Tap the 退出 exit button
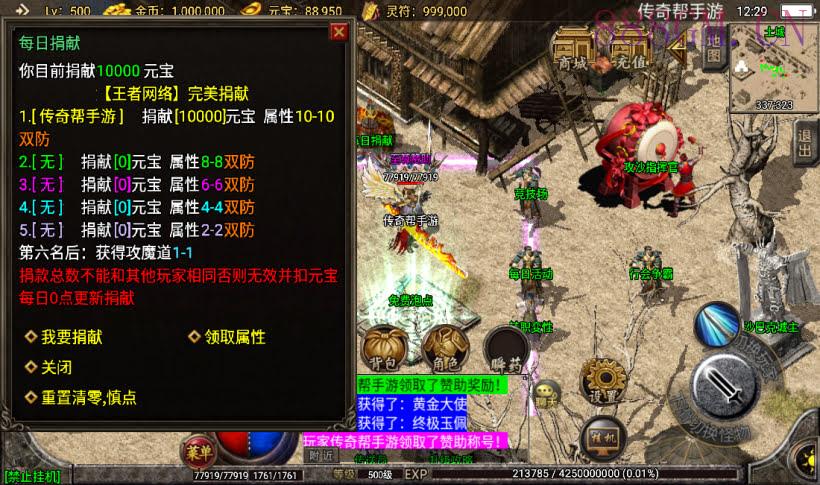Image resolution: width=820 pixels, height=485 pixels. [805, 144]
